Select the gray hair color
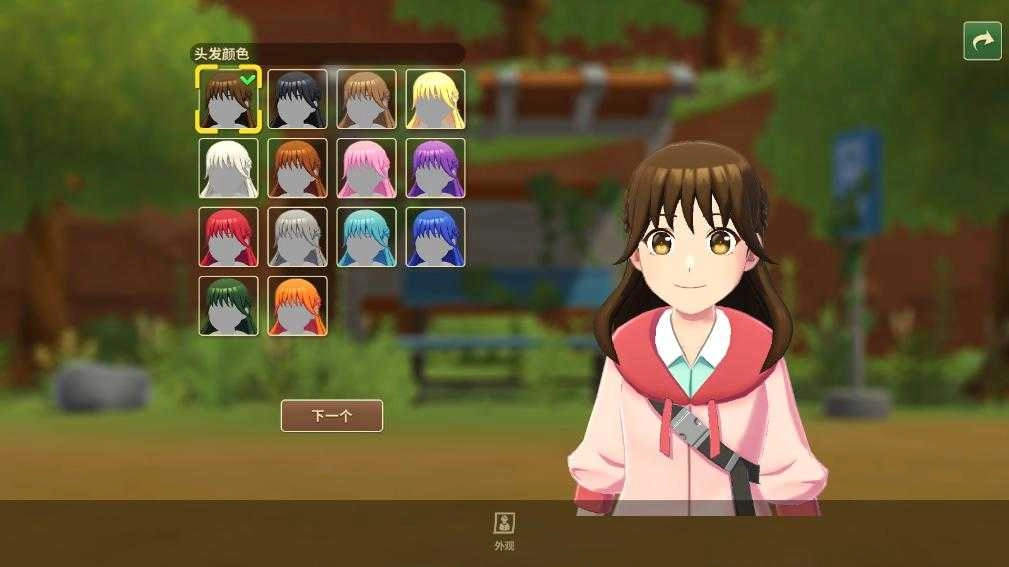Image resolution: width=1009 pixels, height=567 pixels. [x=297, y=237]
